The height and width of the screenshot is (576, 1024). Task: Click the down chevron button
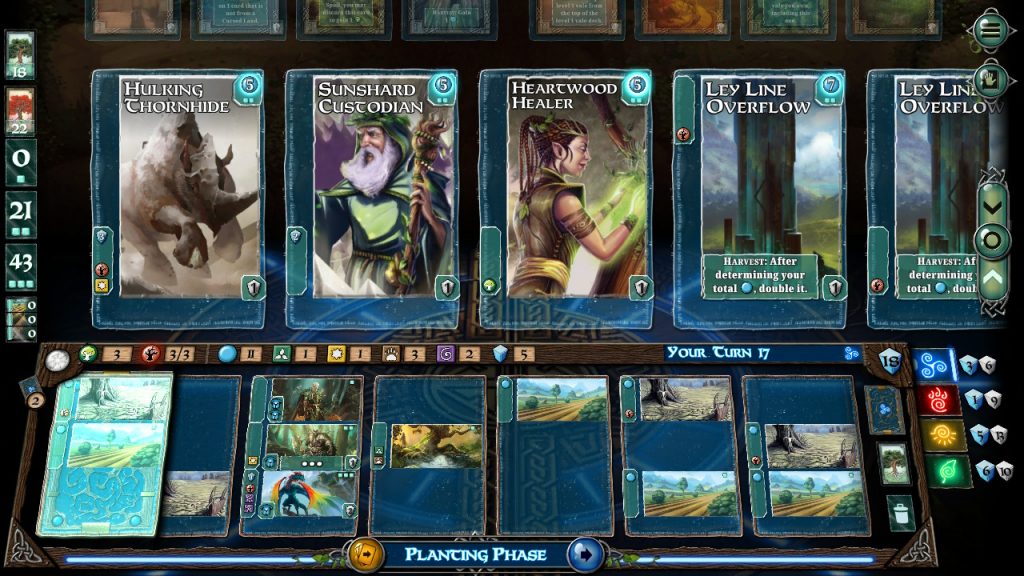[x=992, y=206]
